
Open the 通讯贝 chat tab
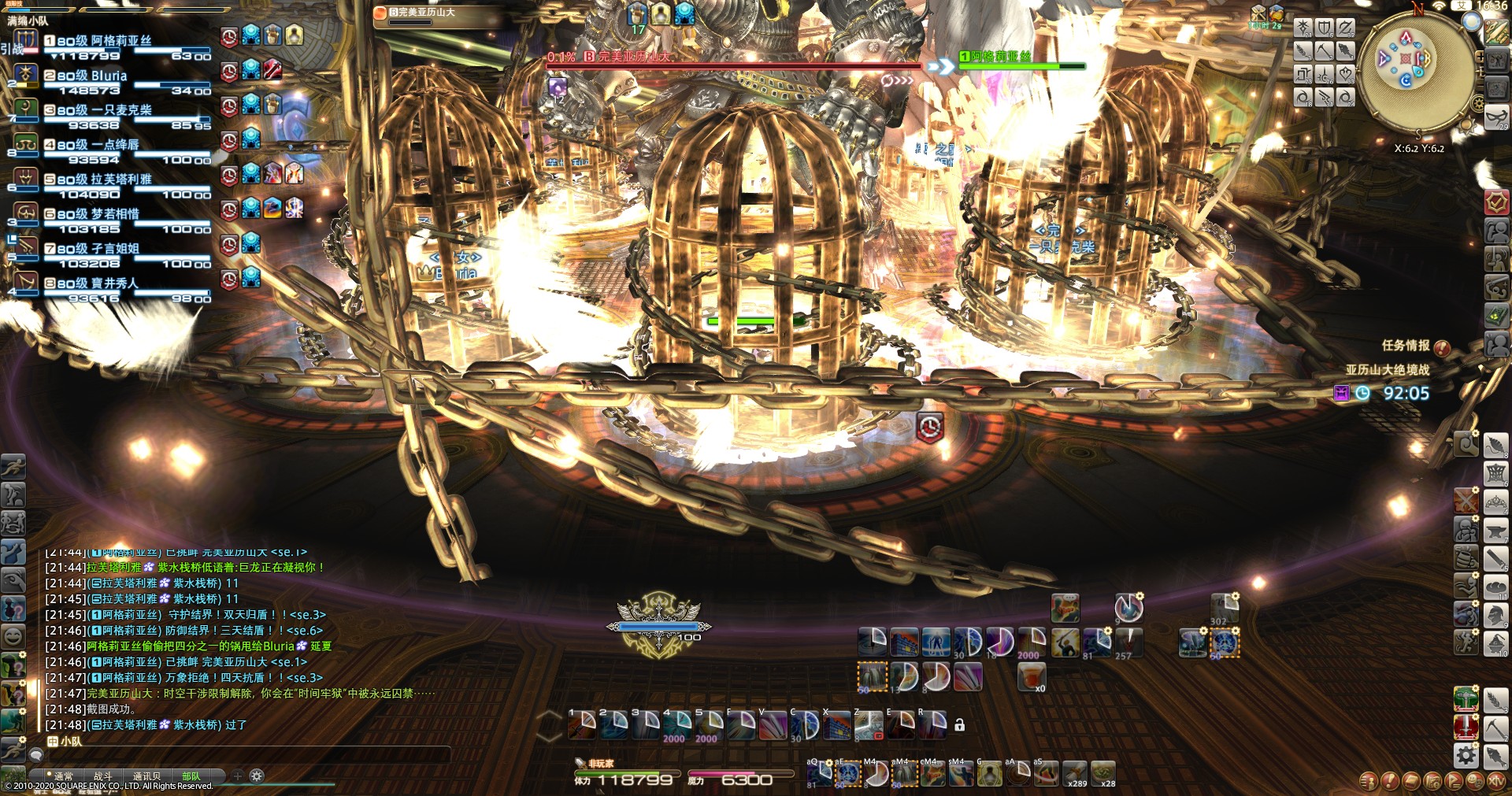pyautogui.click(x=146, y=776)
